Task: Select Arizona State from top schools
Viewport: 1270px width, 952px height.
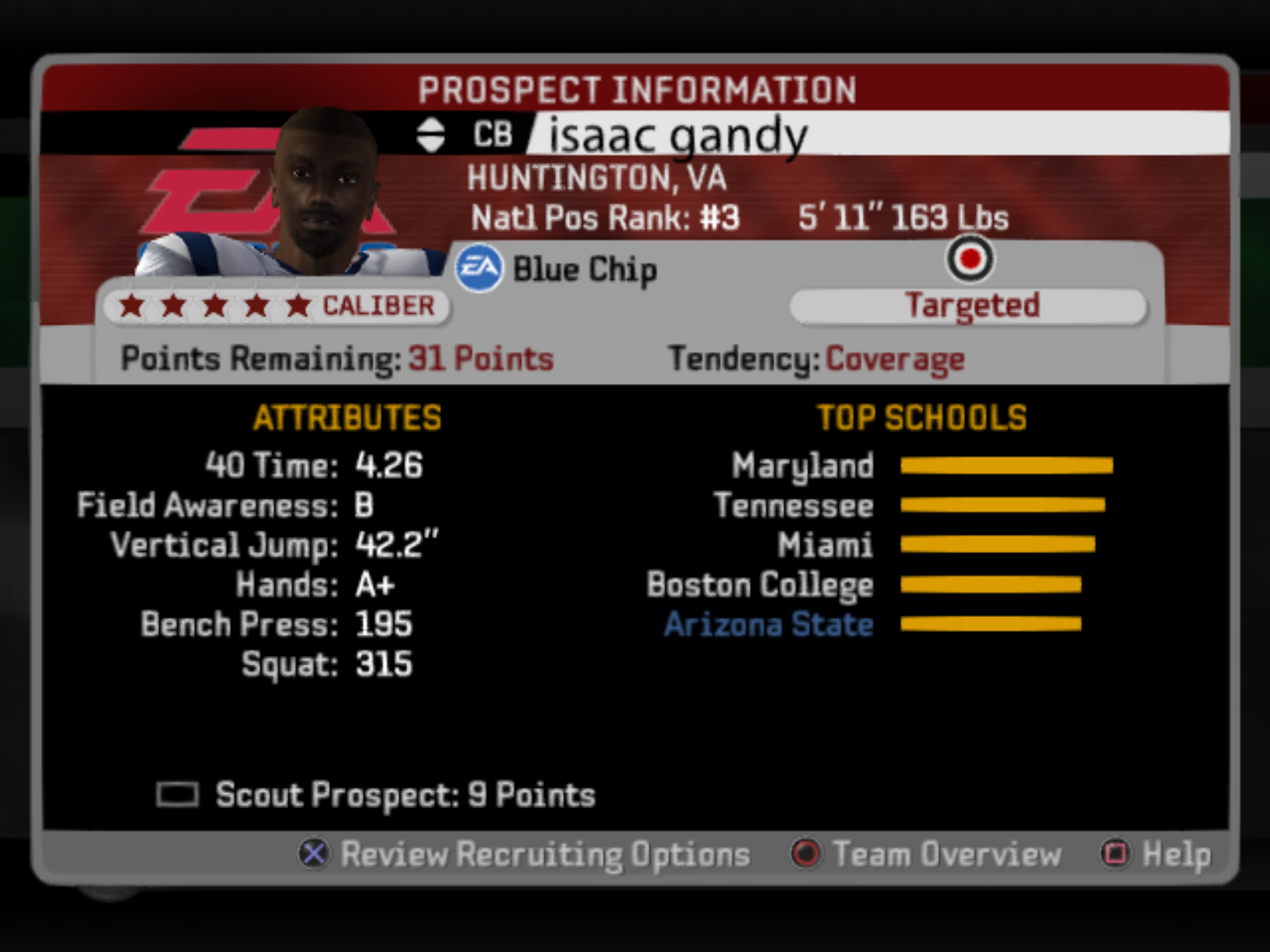Action: (768, 623)
